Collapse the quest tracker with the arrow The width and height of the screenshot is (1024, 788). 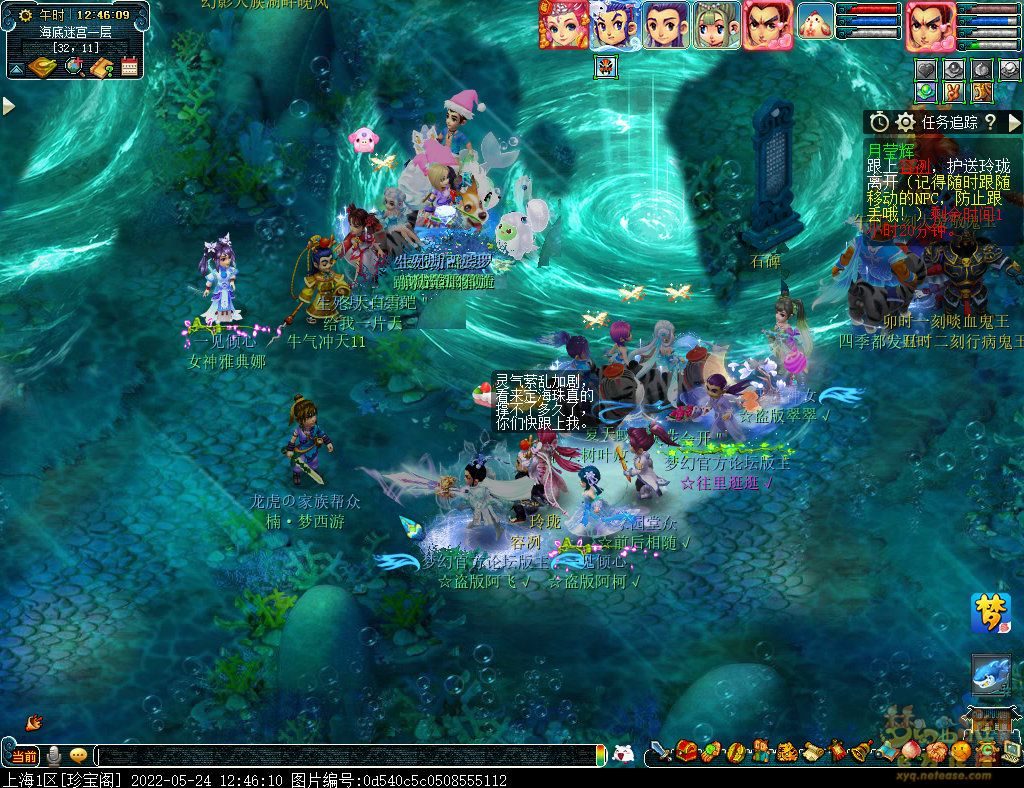(1014, 122)
